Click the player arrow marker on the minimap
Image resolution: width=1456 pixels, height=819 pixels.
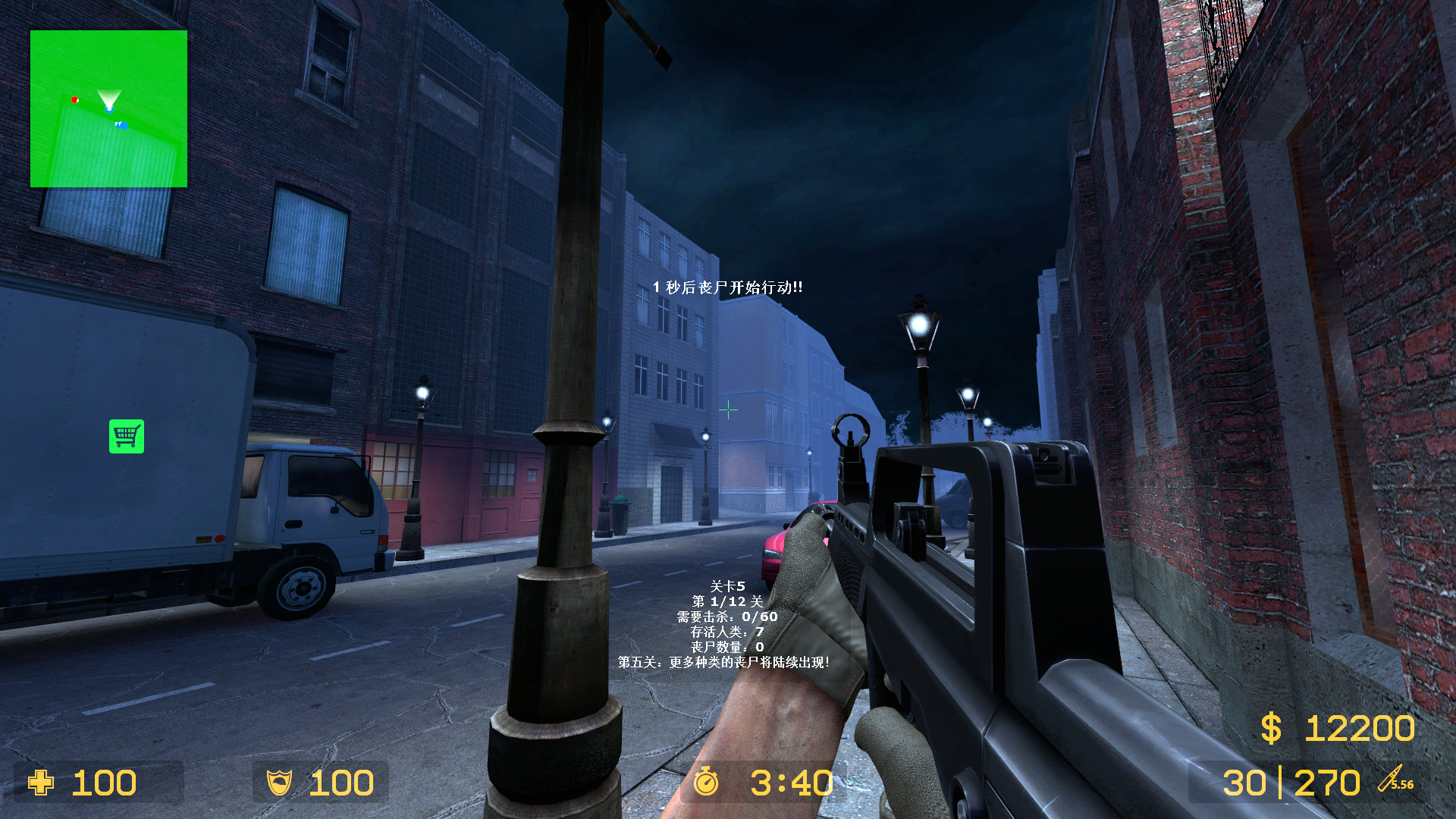click(108, 99)
